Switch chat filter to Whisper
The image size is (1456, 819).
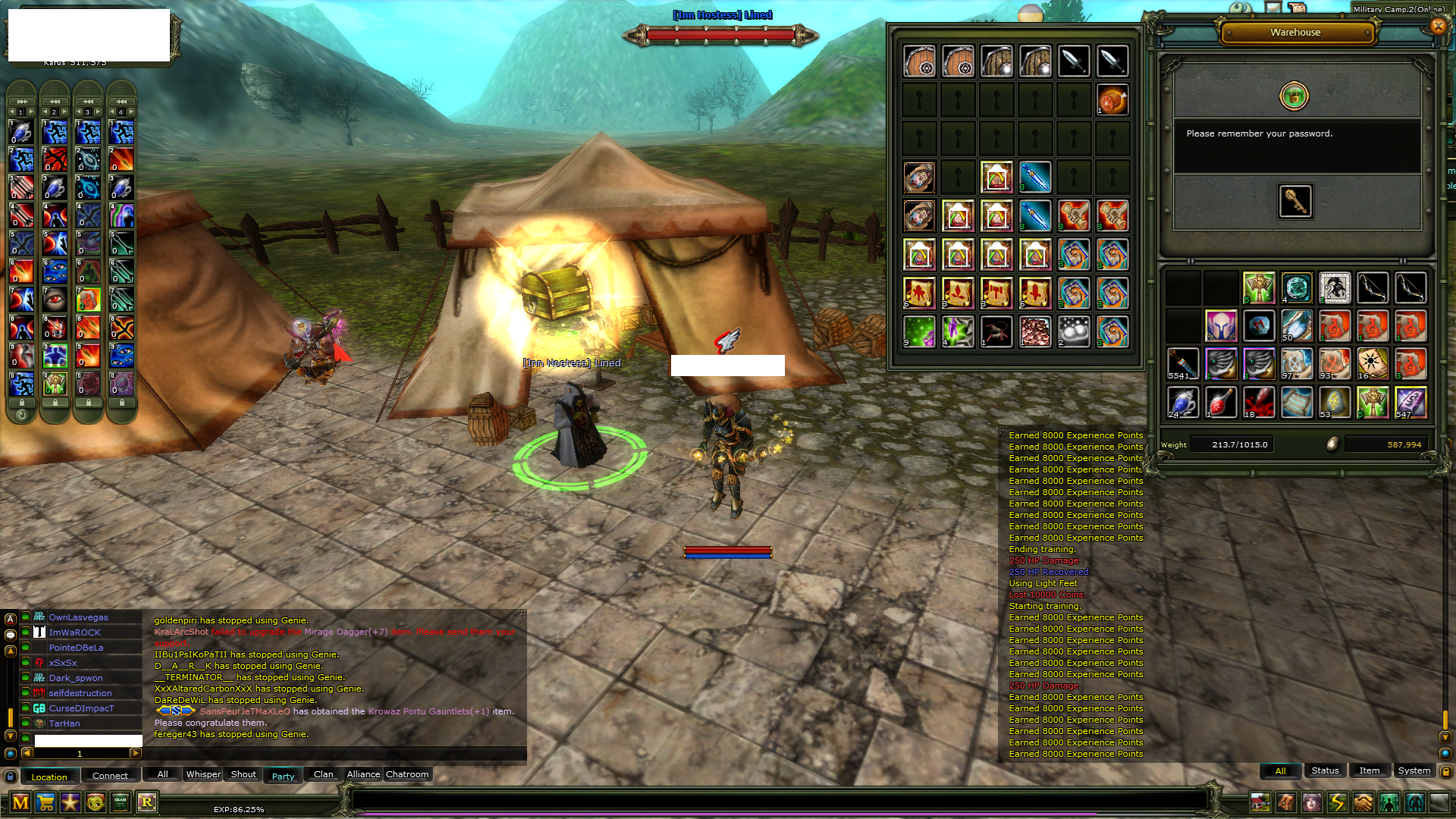point(203,774)
